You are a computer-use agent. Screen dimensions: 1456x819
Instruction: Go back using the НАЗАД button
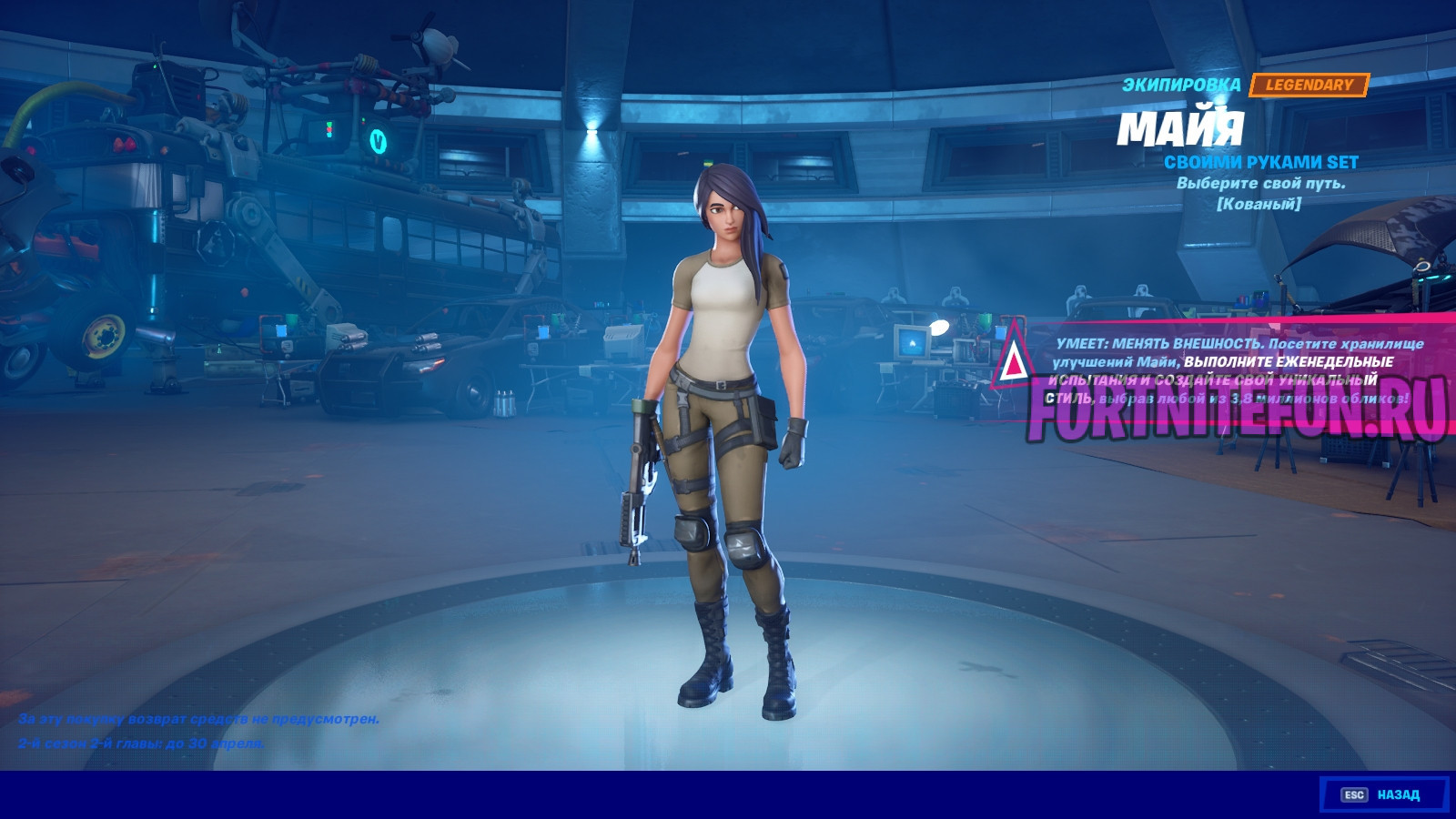tap(1383, 794)
